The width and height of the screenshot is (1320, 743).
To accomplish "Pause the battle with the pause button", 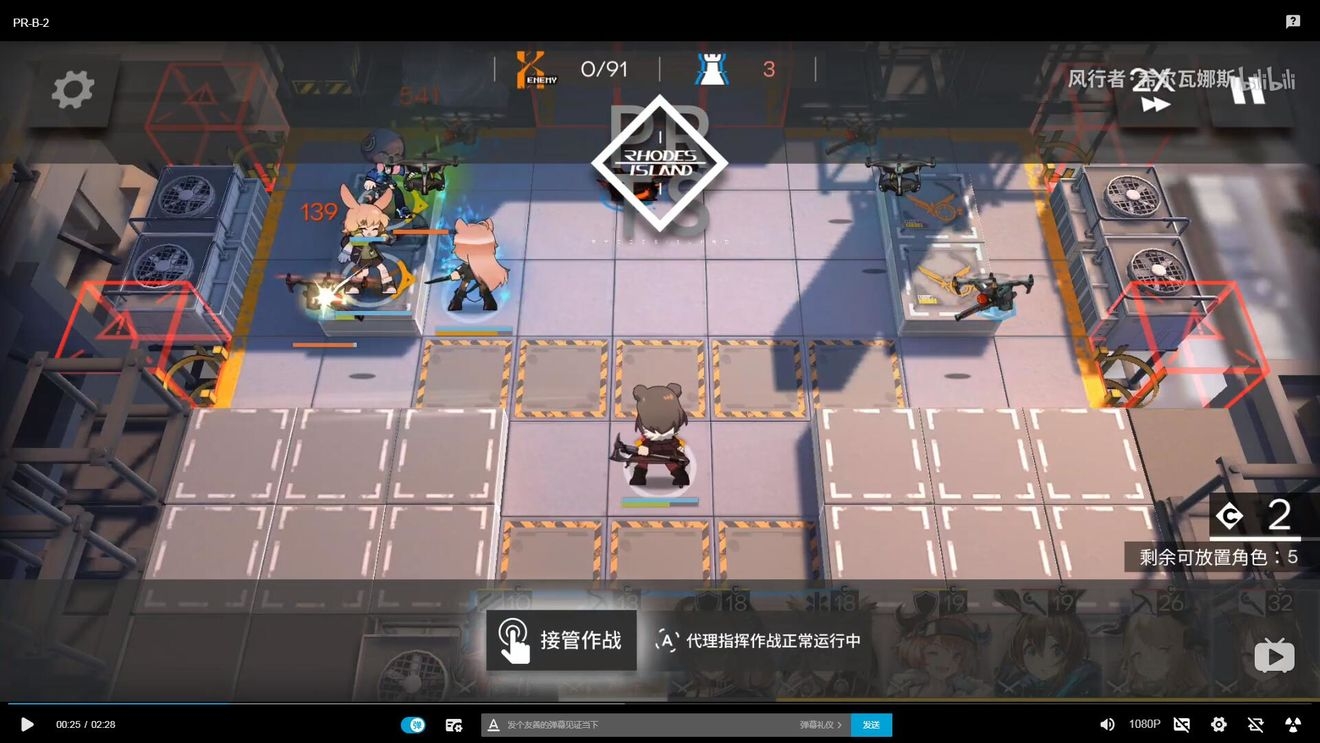I will point(1248,90).
